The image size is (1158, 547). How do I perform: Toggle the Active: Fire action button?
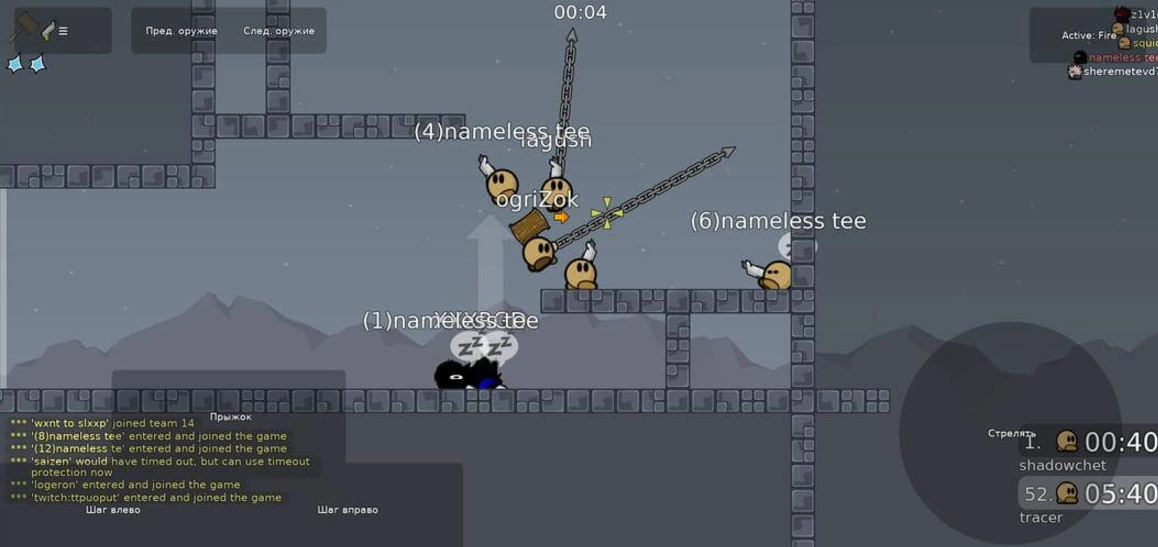pyautogui.click(x=1087, y=36)
